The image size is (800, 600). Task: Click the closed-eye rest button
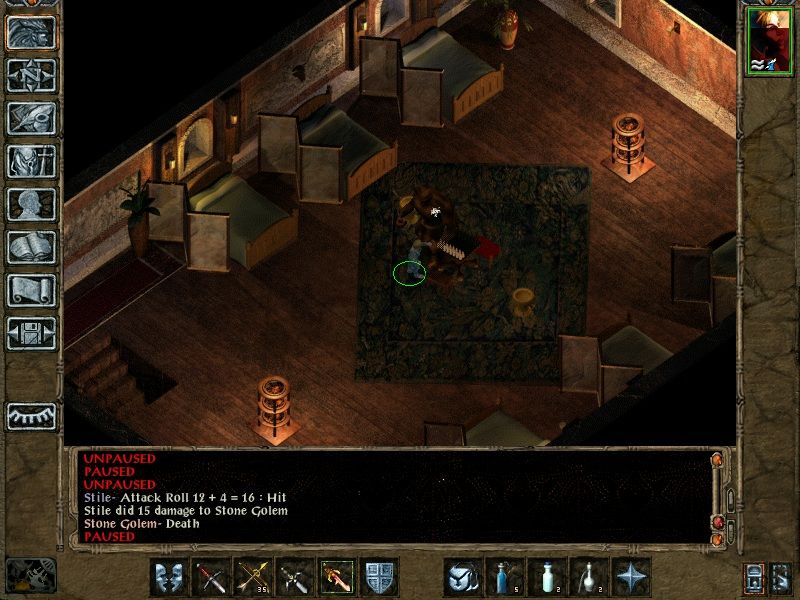pos(31,416)
